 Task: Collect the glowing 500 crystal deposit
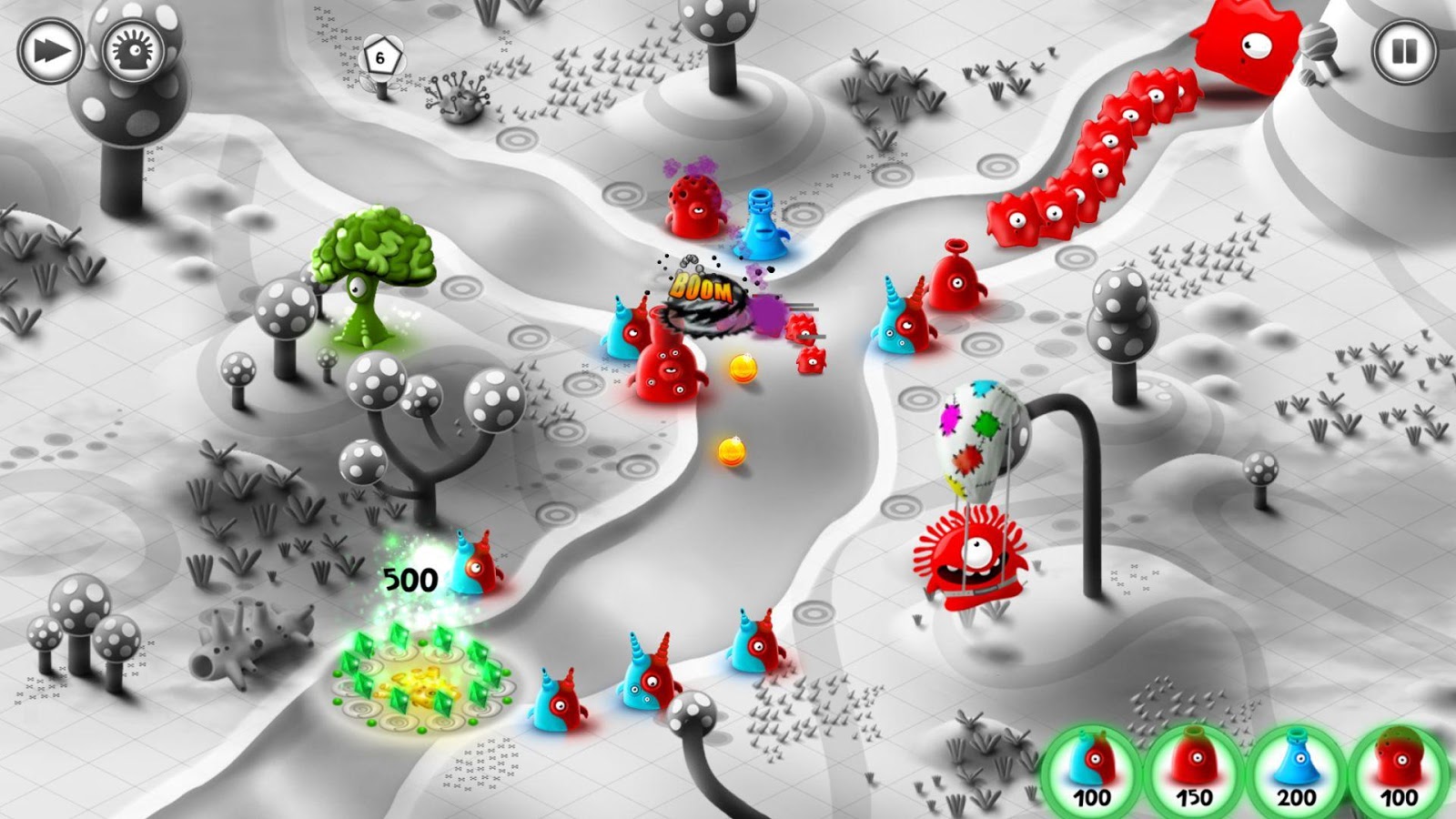[x=414, y=678]
